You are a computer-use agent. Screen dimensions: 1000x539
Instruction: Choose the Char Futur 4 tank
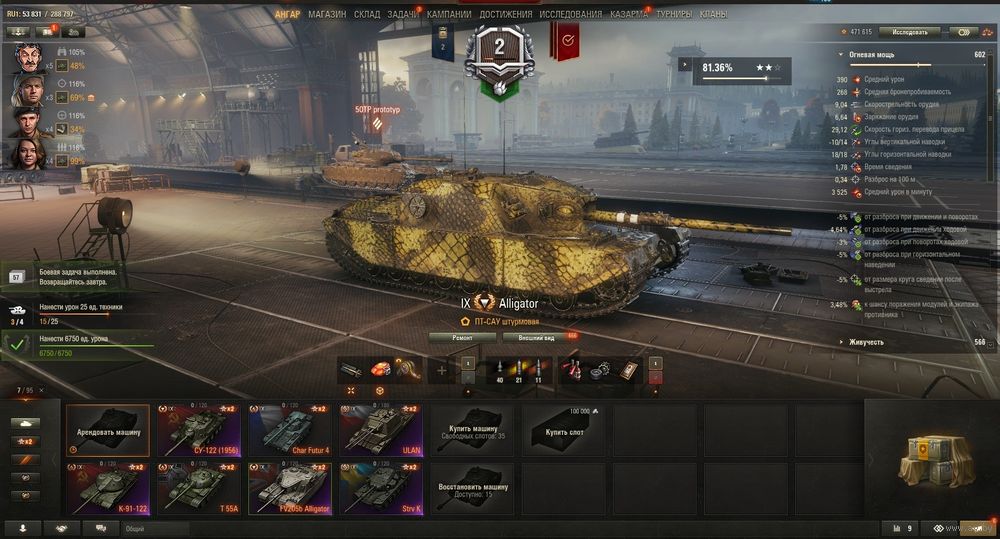pos(292,430)
